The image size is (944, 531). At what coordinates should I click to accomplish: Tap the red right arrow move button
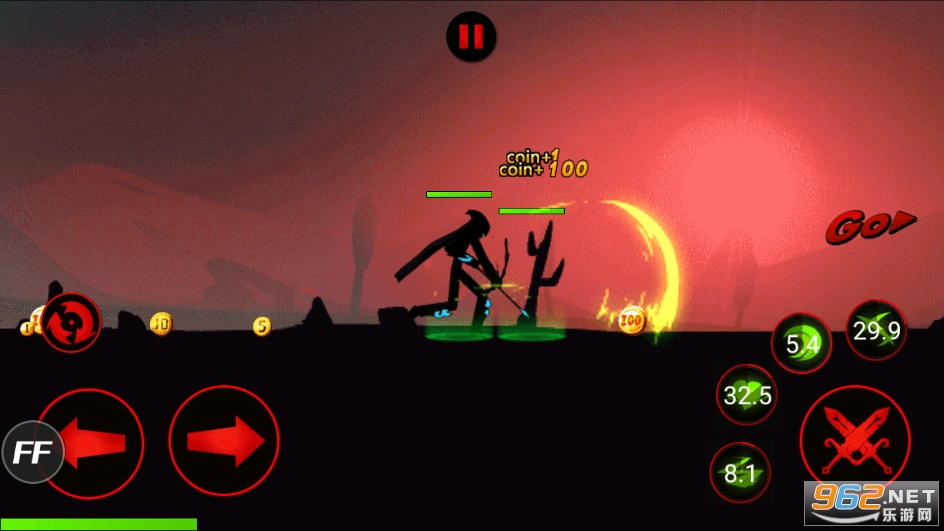(224, 441)
